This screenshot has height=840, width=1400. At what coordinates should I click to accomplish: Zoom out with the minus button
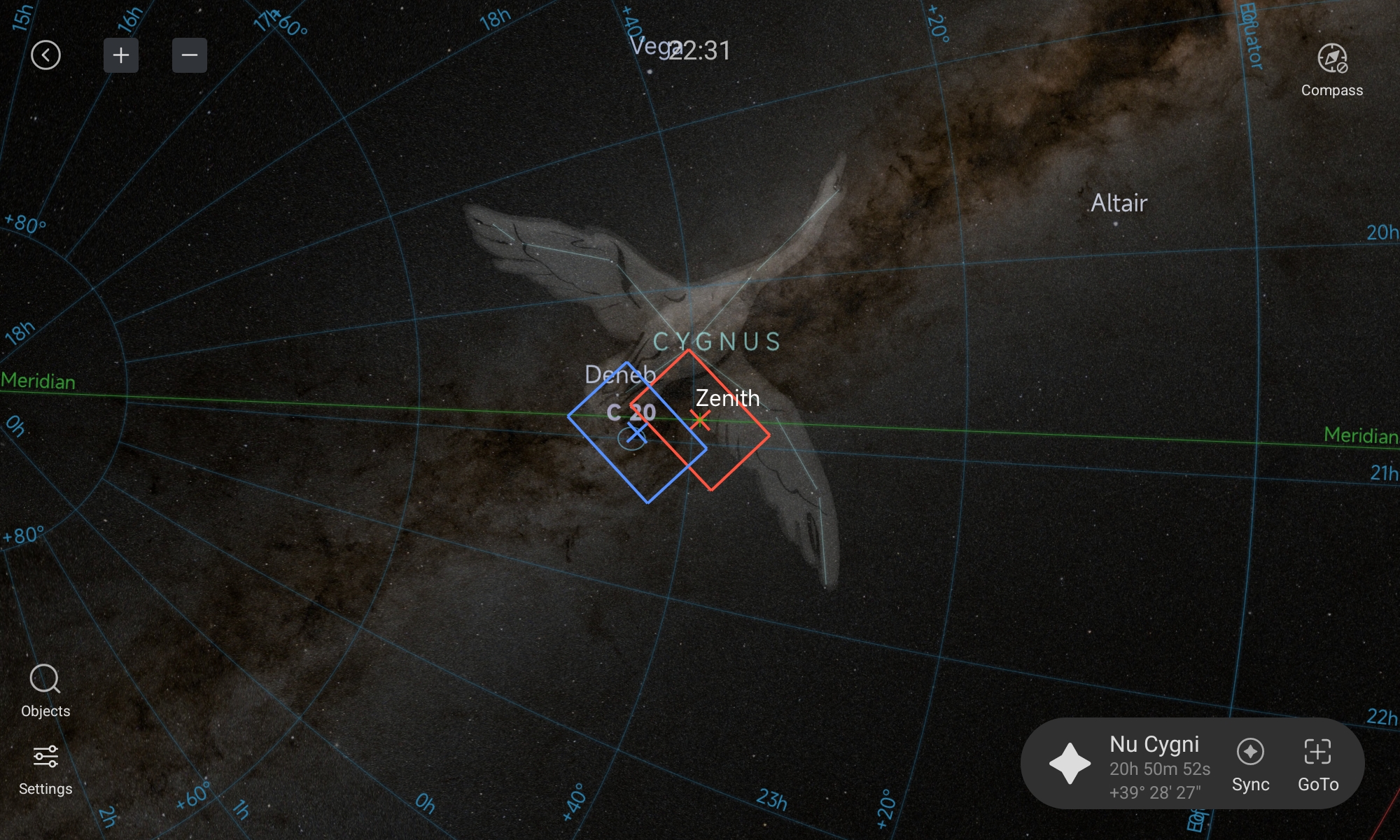click(x=190, y=55)
